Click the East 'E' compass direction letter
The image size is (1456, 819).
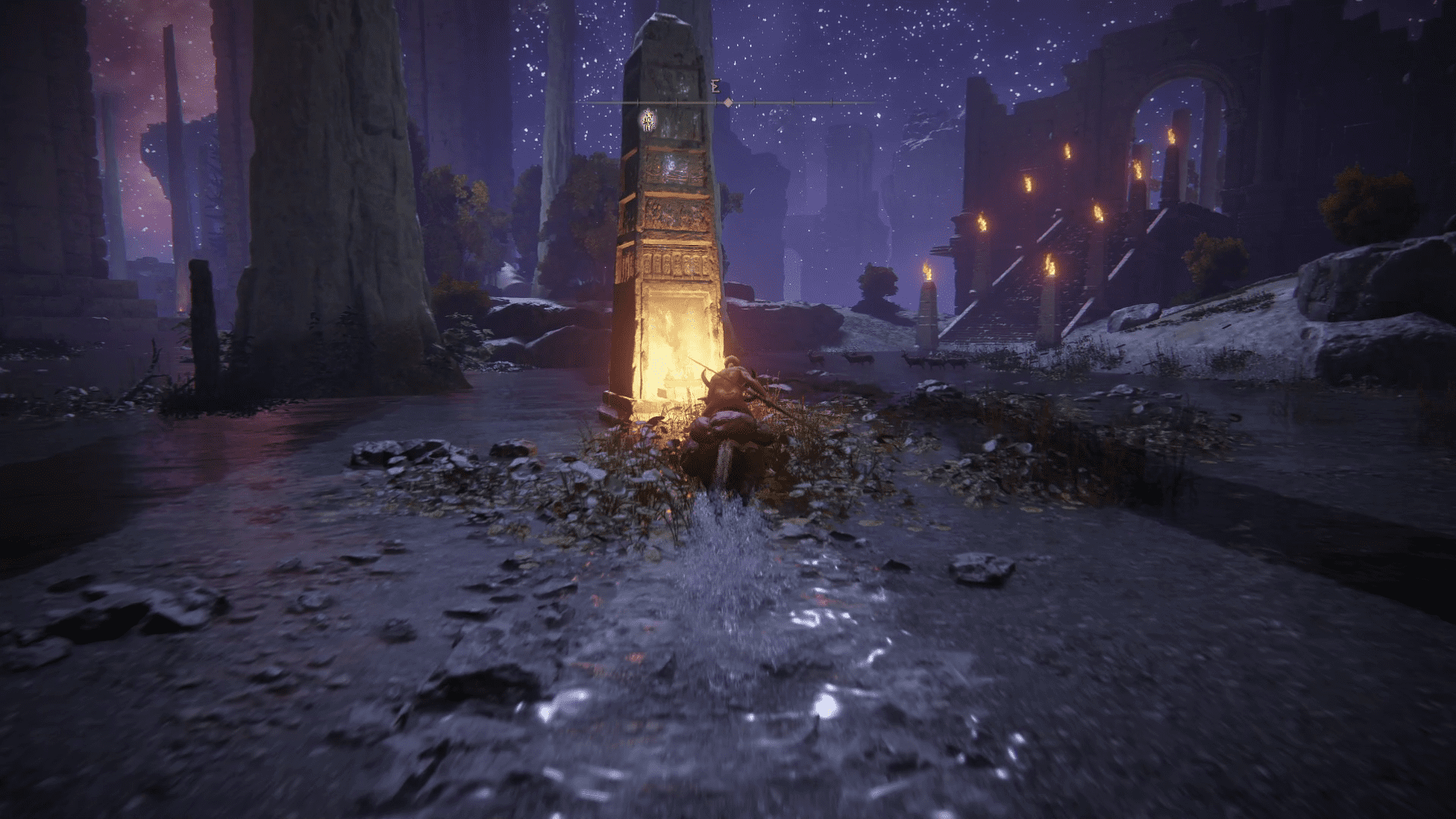715,87
